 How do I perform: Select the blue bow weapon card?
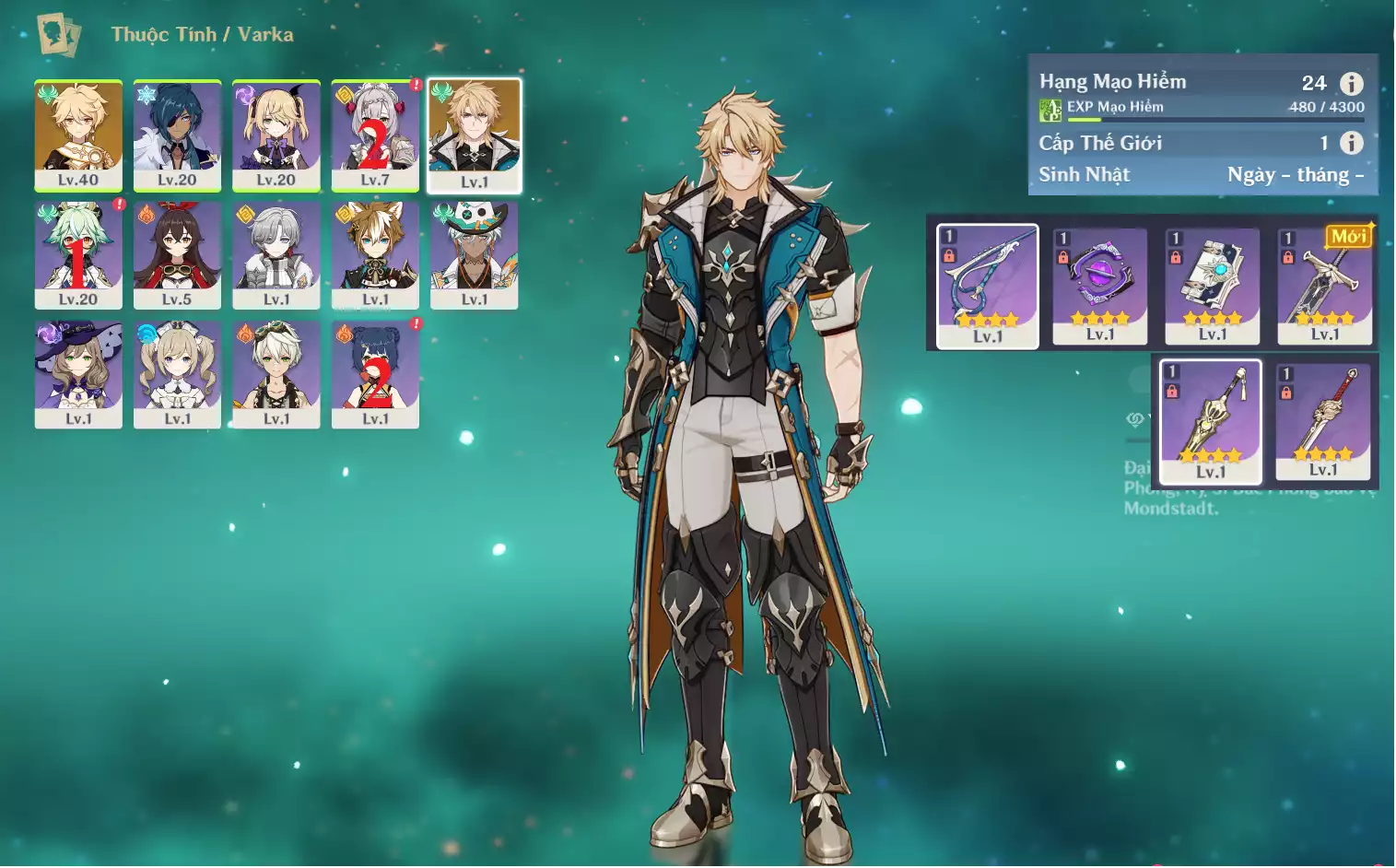(988, 286)
